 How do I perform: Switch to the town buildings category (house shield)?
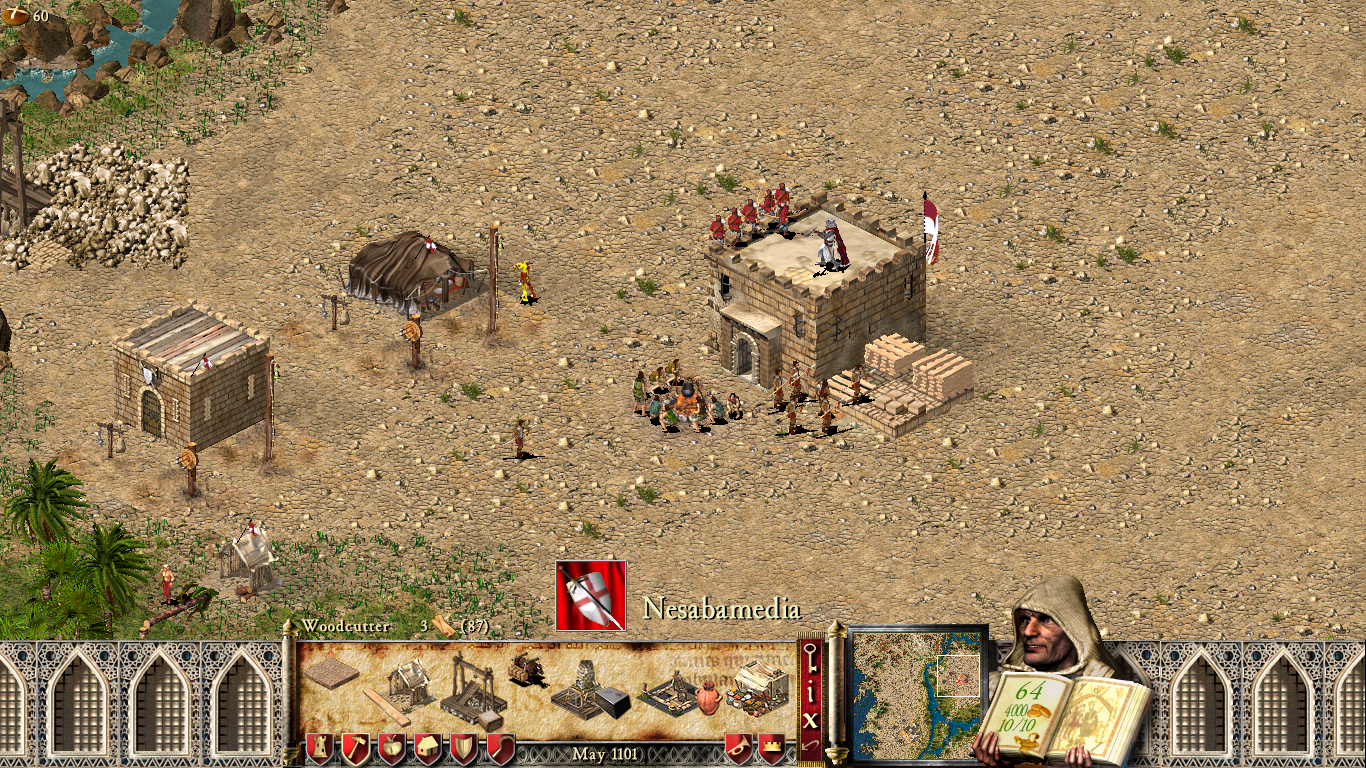point(428,748)
